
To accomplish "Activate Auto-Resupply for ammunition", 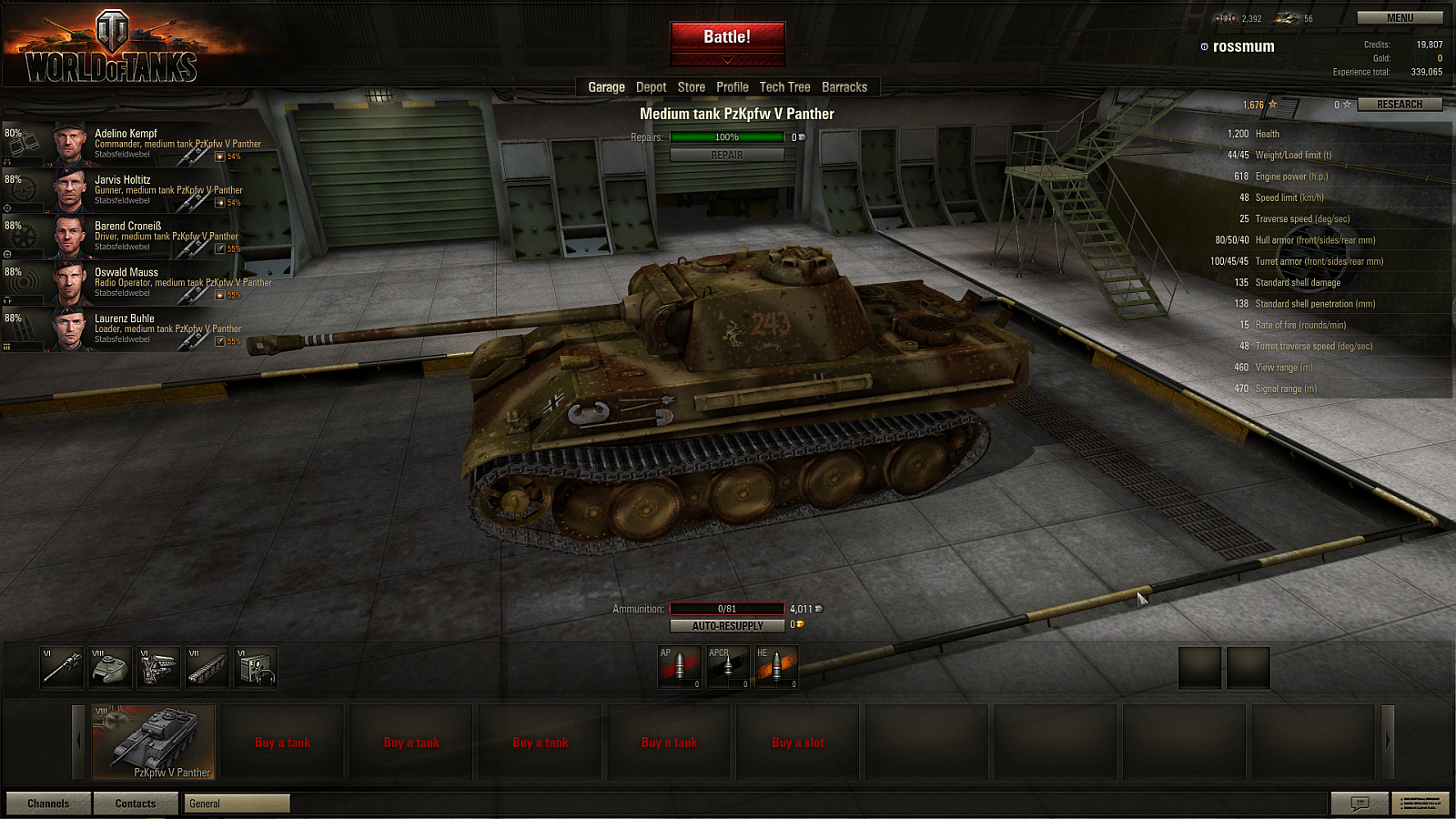I will 727,626.
